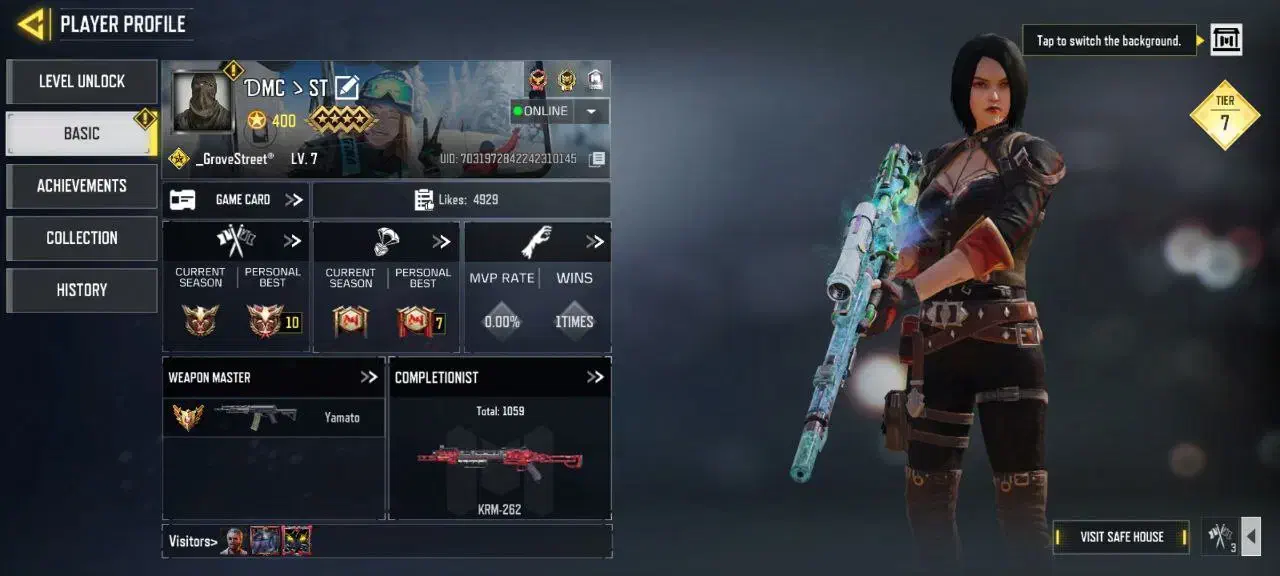
Task: Expand the Completionist section
Action: [595, 377]
